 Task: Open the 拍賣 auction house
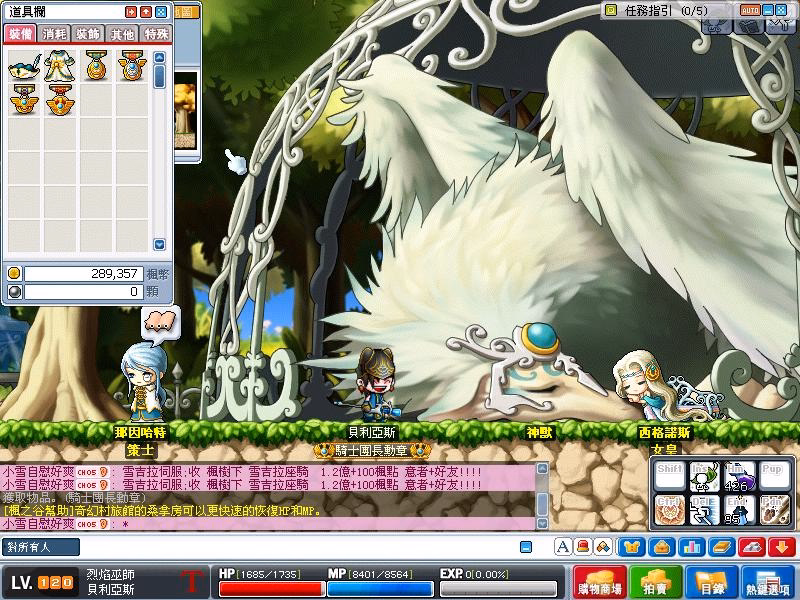(x=656, y=580)
